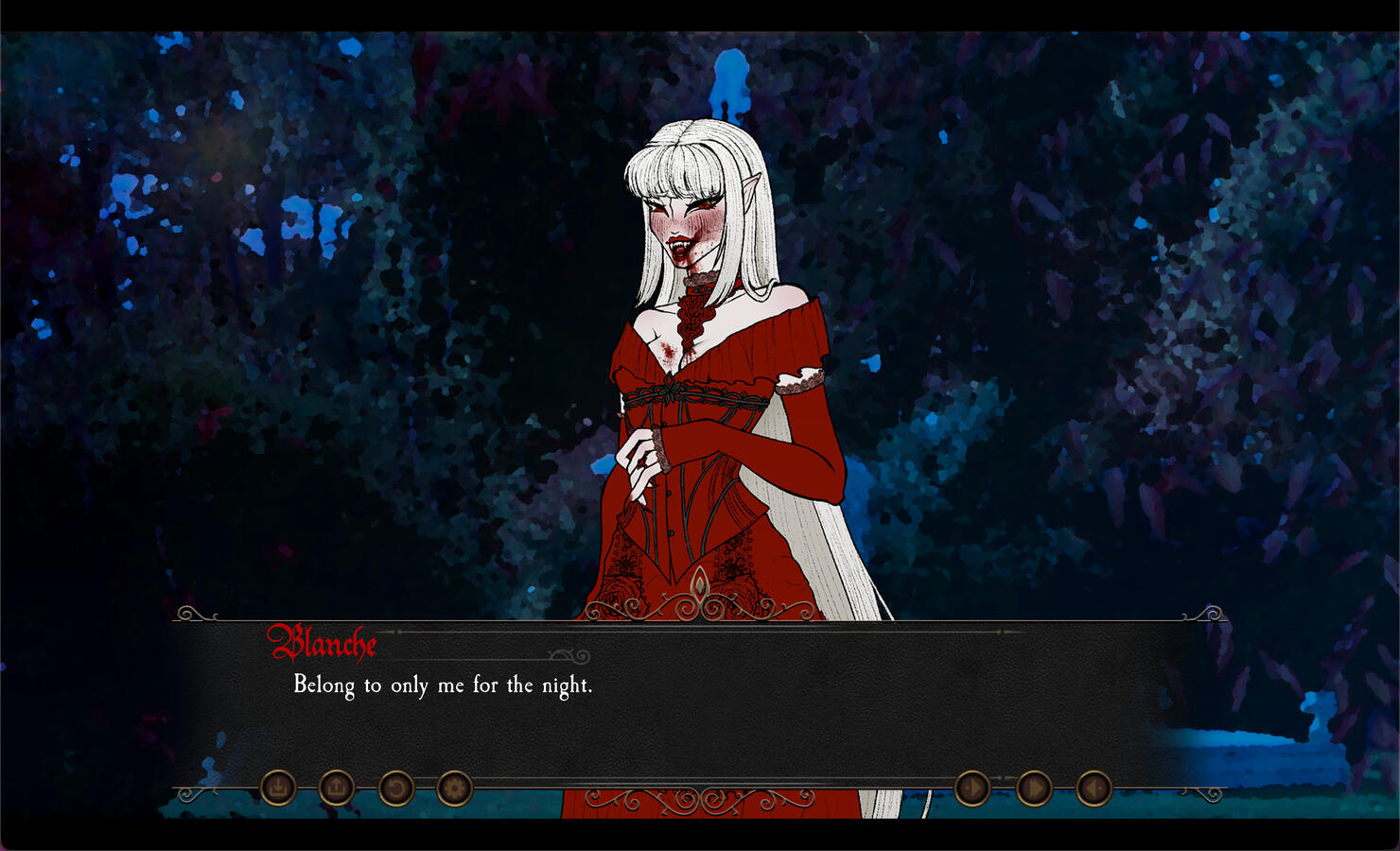Open the load game icon
1400x851 pixels.
(x=336, y=786)
